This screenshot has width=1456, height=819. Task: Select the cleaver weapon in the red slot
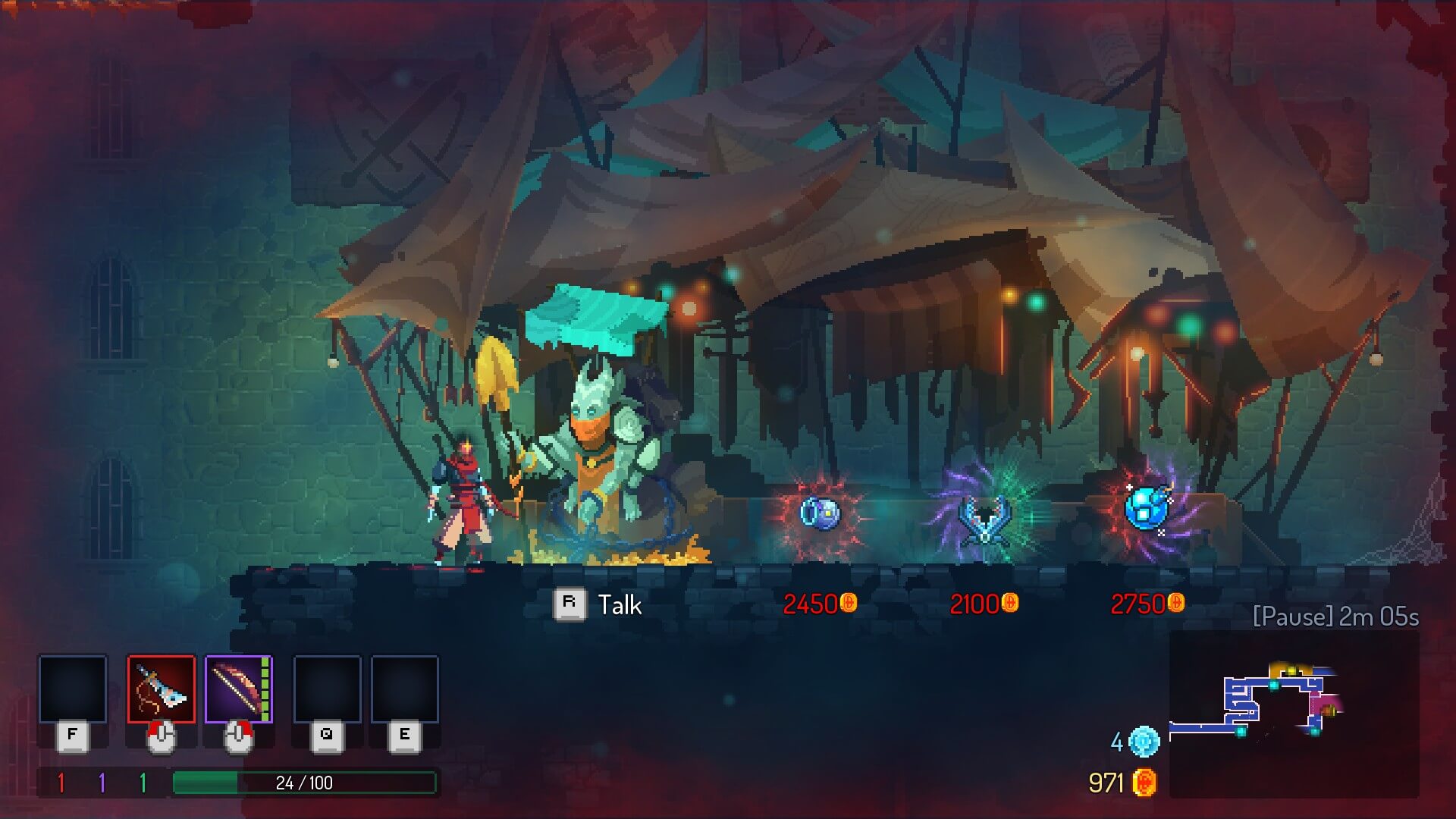point(161,689)
